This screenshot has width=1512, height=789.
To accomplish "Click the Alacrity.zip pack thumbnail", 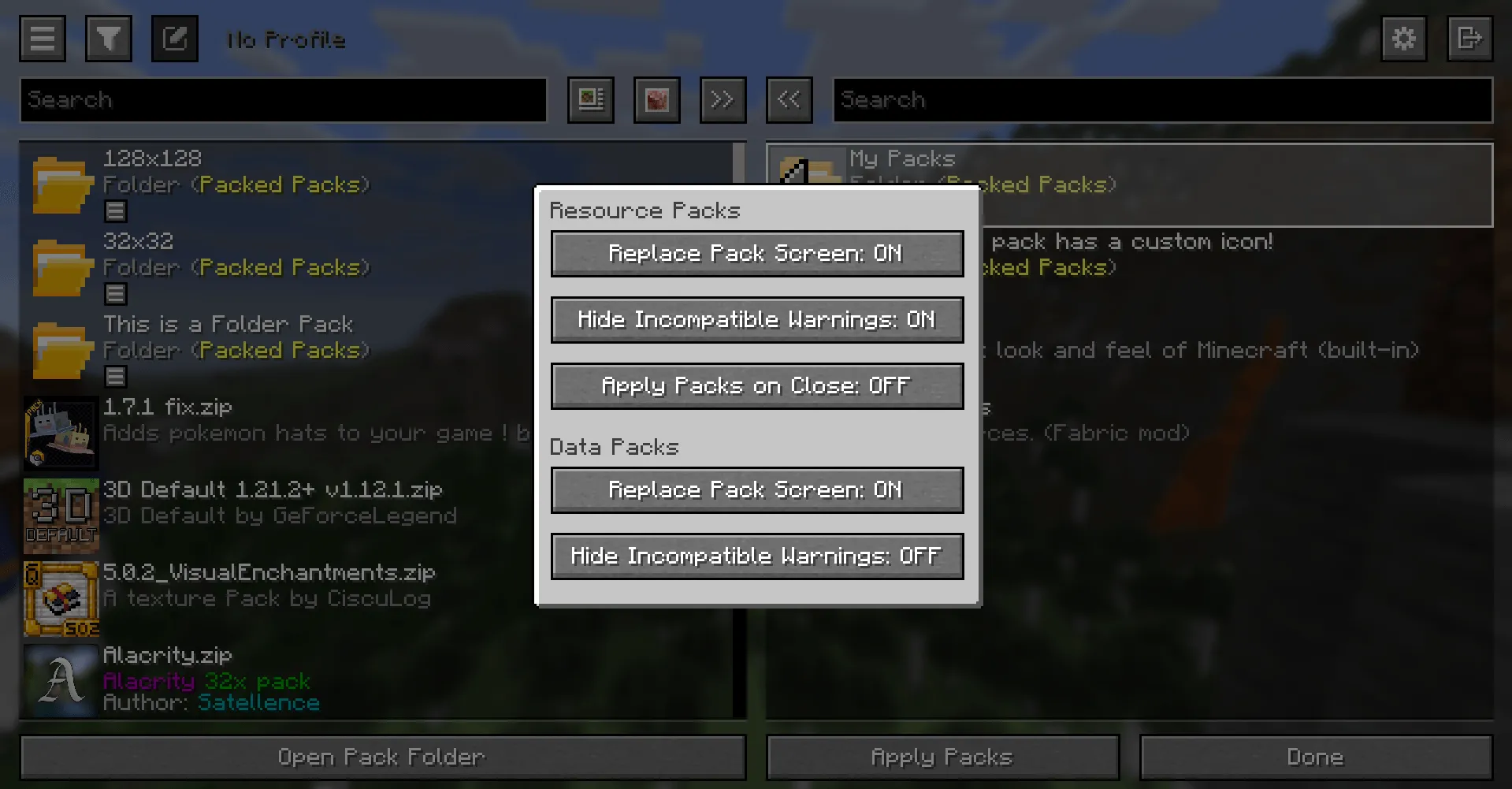I will 61,680.
